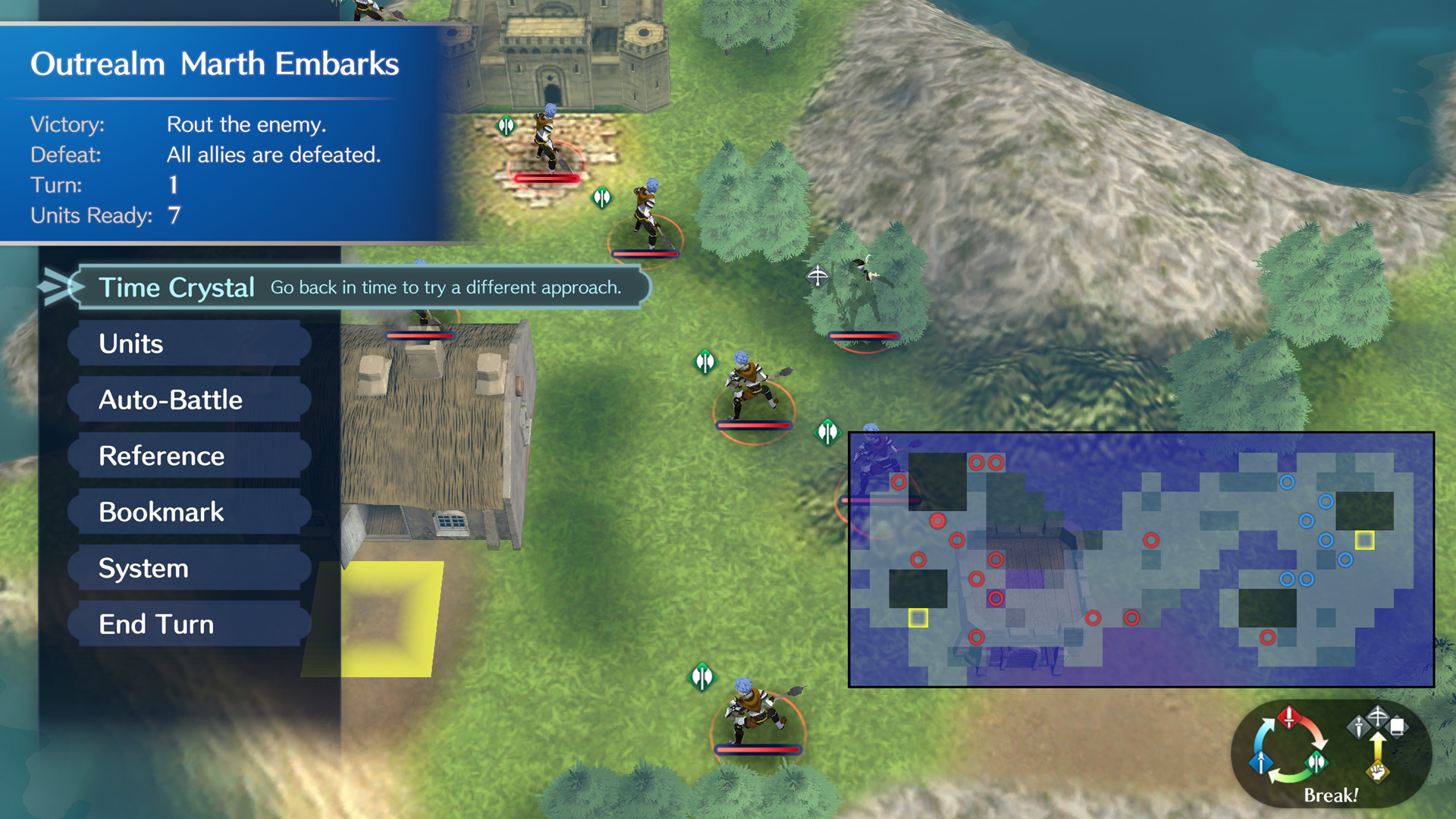Activate the Time Crystal option
The width and height of the screenshot is (1456, 819).
click(x=176, y=287)
